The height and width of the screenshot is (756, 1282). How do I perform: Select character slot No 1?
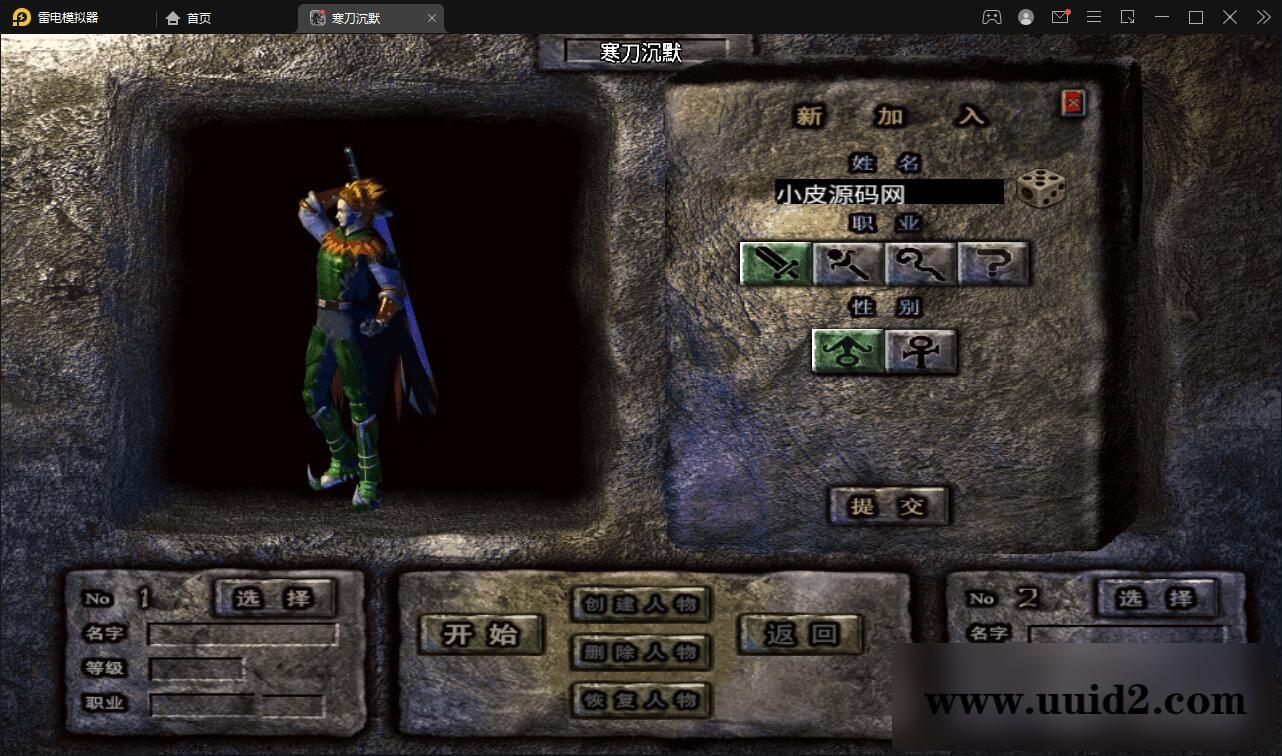click(274, 598)
